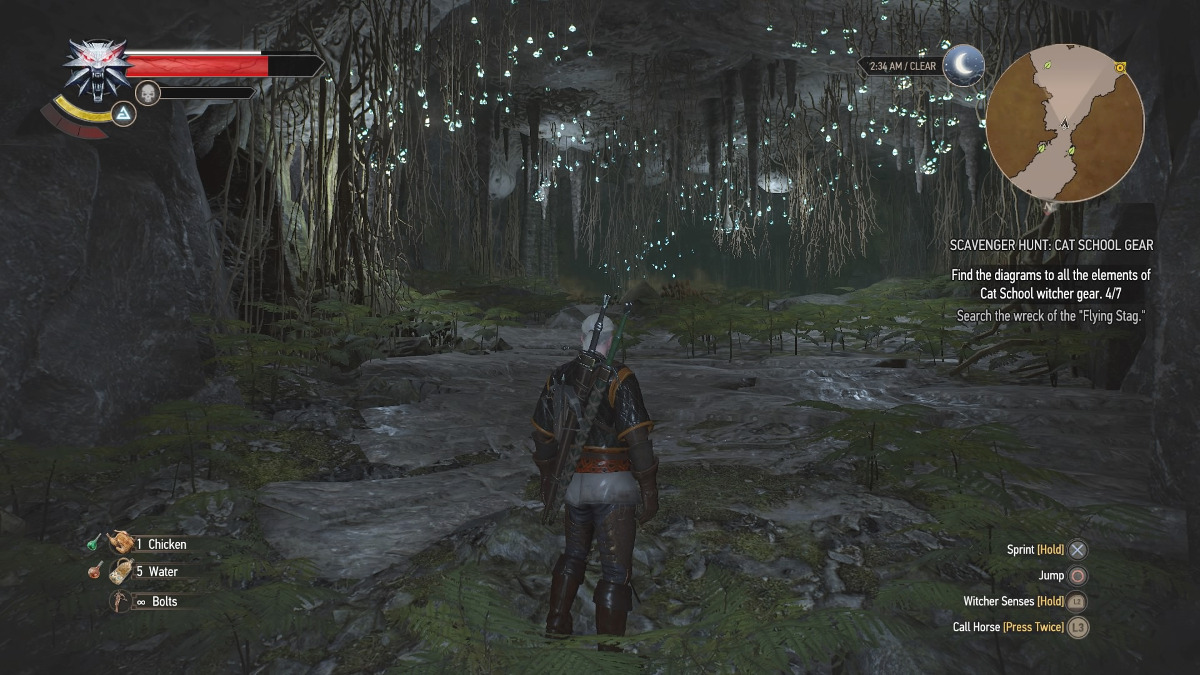Viewport: 1200px width, 675px height.
Task: Click the wolf medallion icon
Action: point(97,68)
